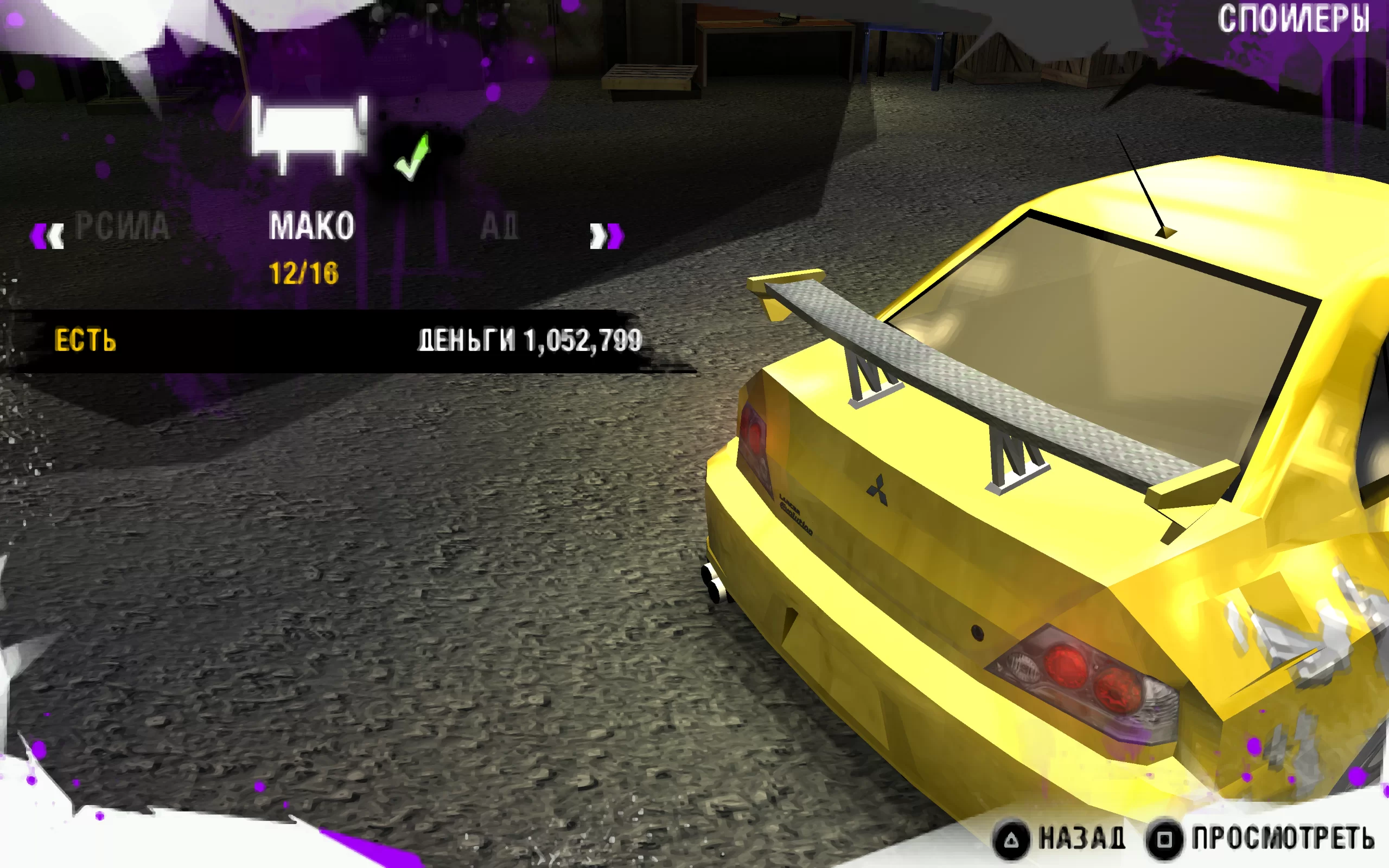
Task: Go to next spoiler with right arrow
Action: pyautogui.click(x=606, y=236)
